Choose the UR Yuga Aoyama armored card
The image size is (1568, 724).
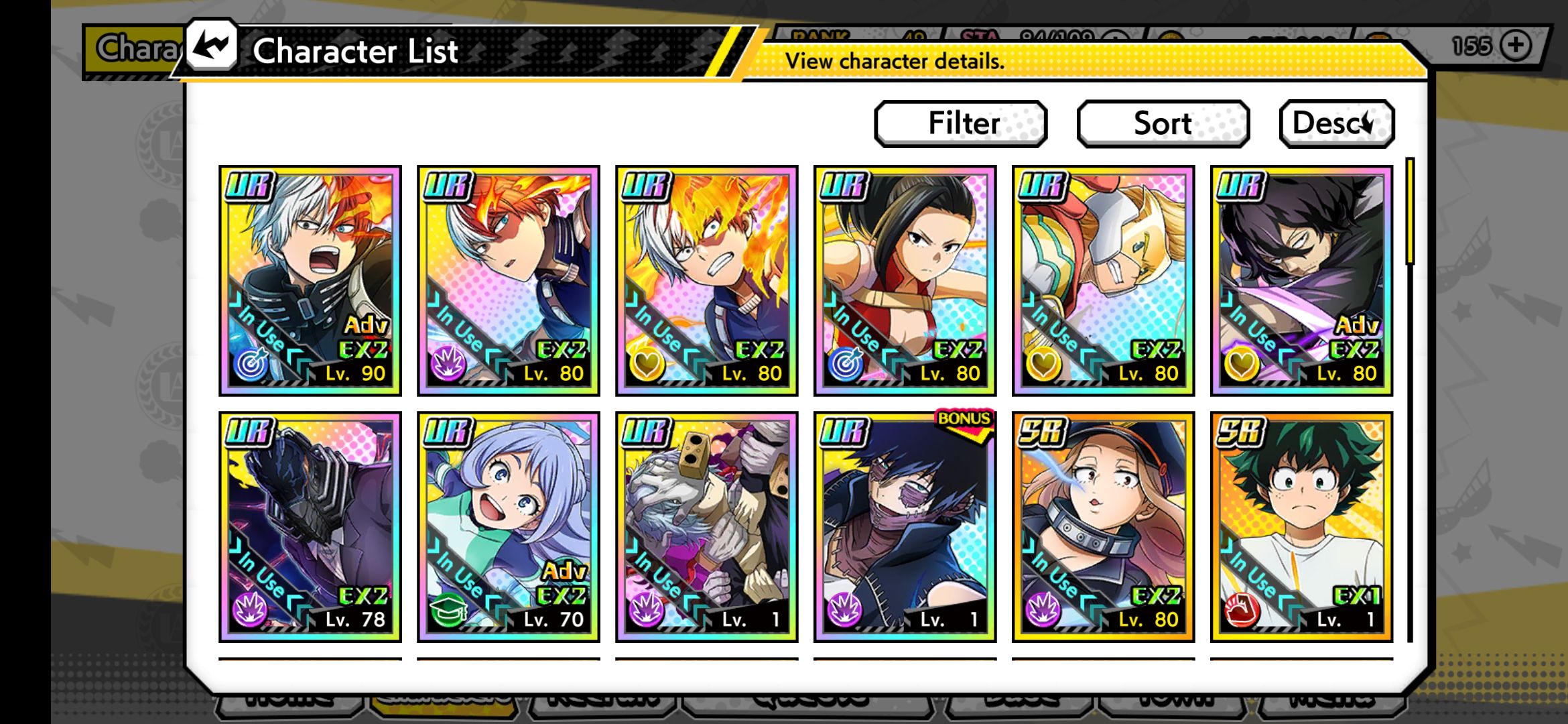(1103, 280)
